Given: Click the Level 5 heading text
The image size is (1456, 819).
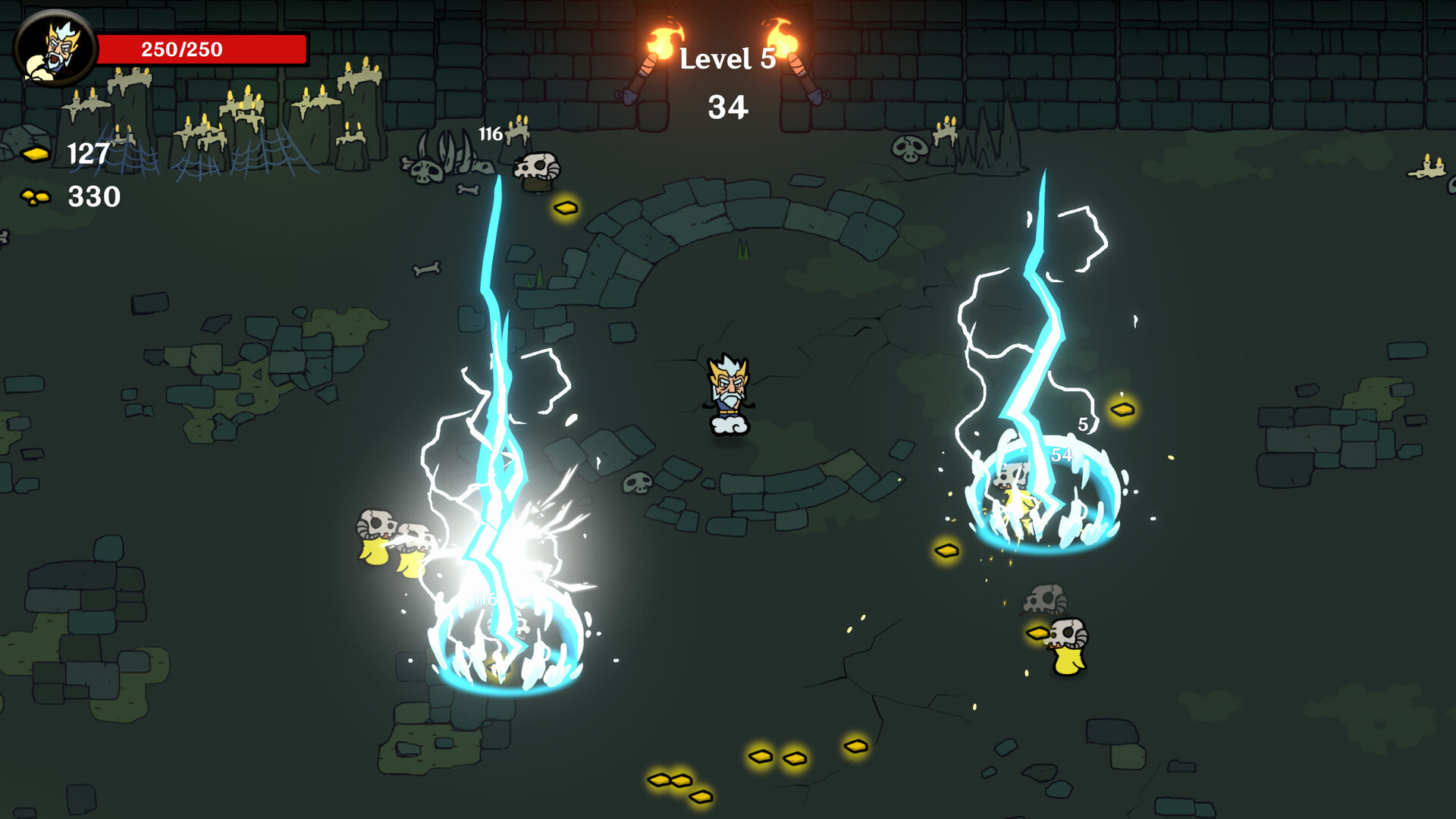Looking at the screenshot, I should [726, 59].
